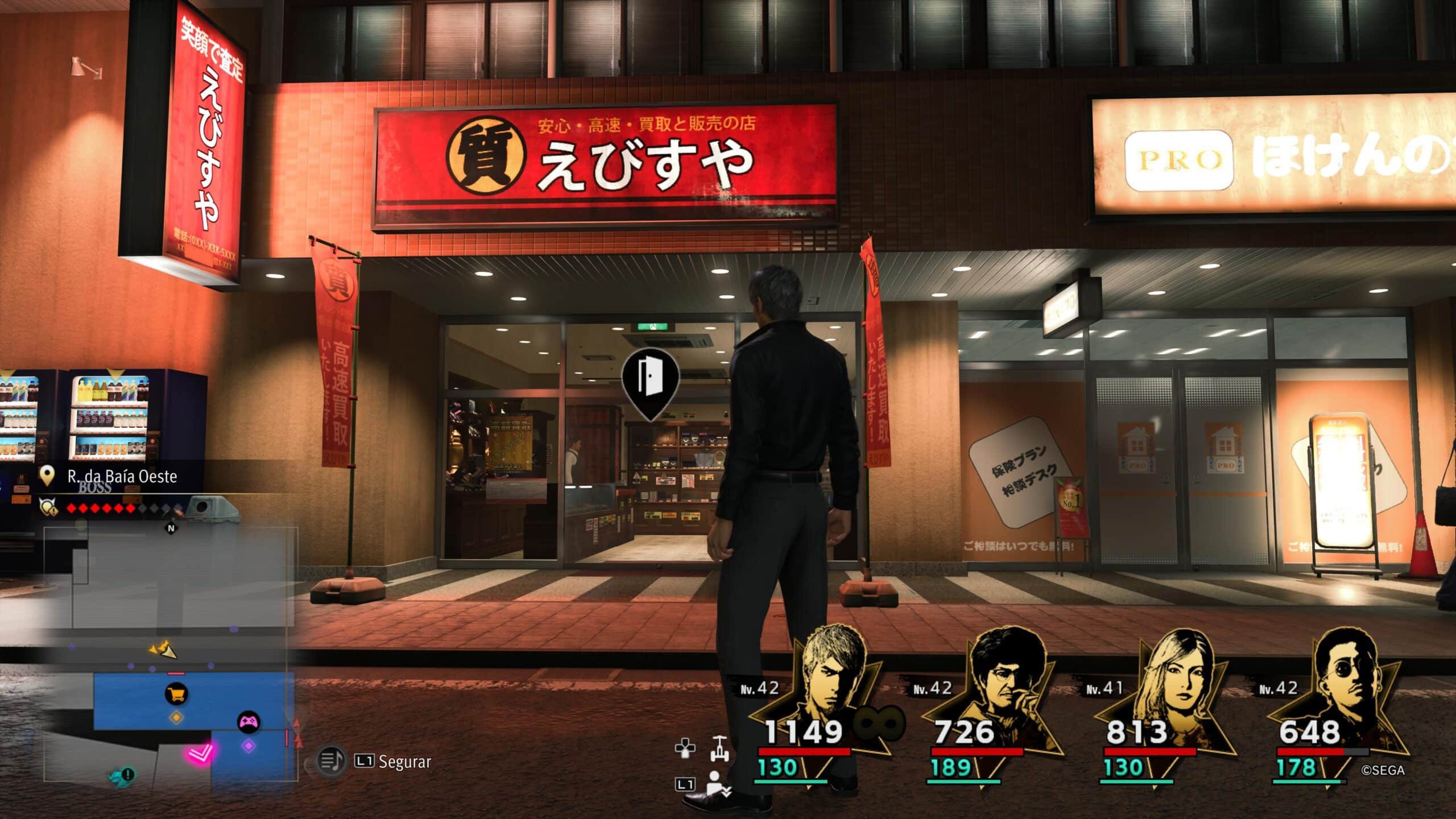
Task: Select the pink gamepad marker on the minimap
Action: click(249, 722)
